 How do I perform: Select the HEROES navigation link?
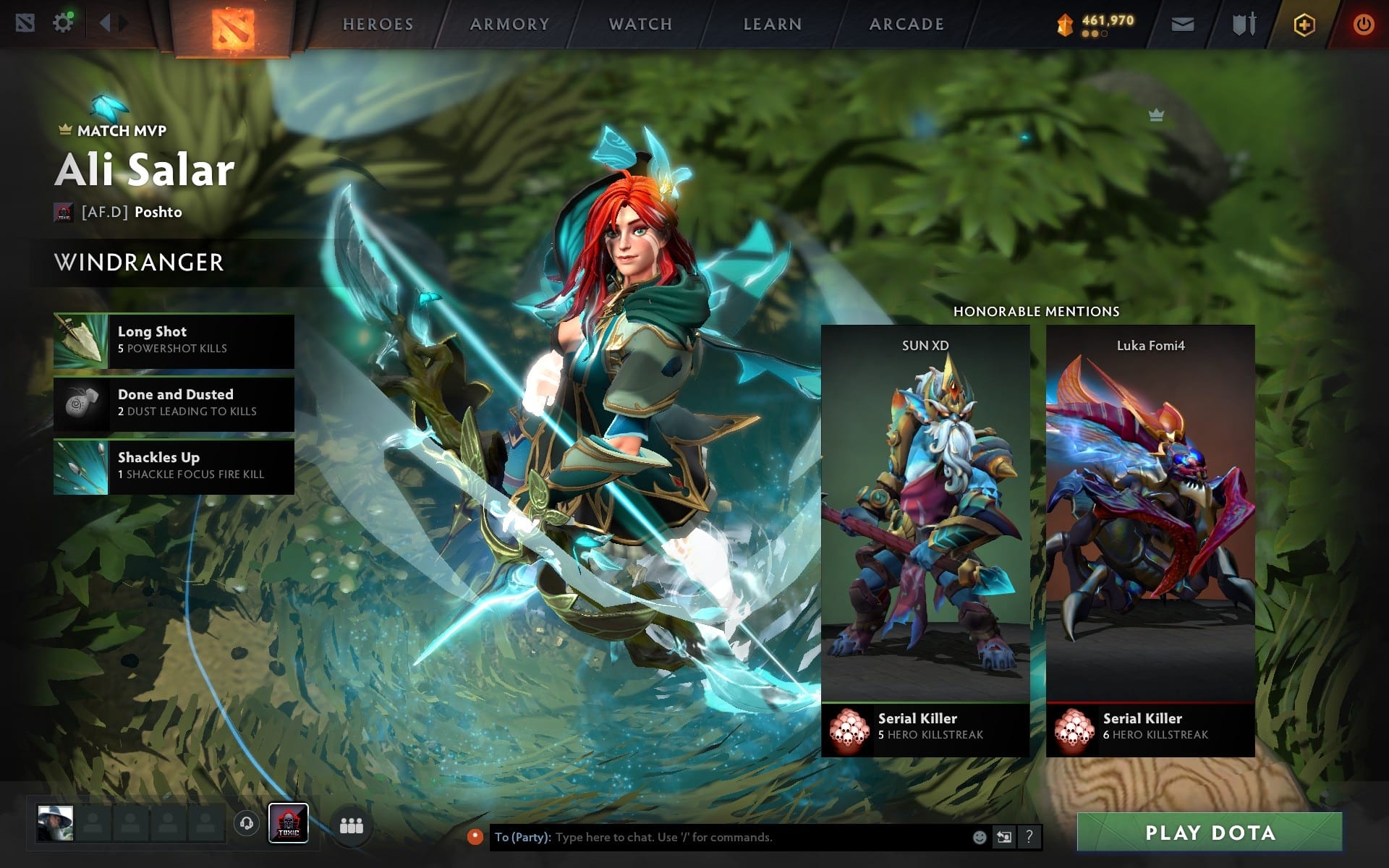(x=378, y=24)
